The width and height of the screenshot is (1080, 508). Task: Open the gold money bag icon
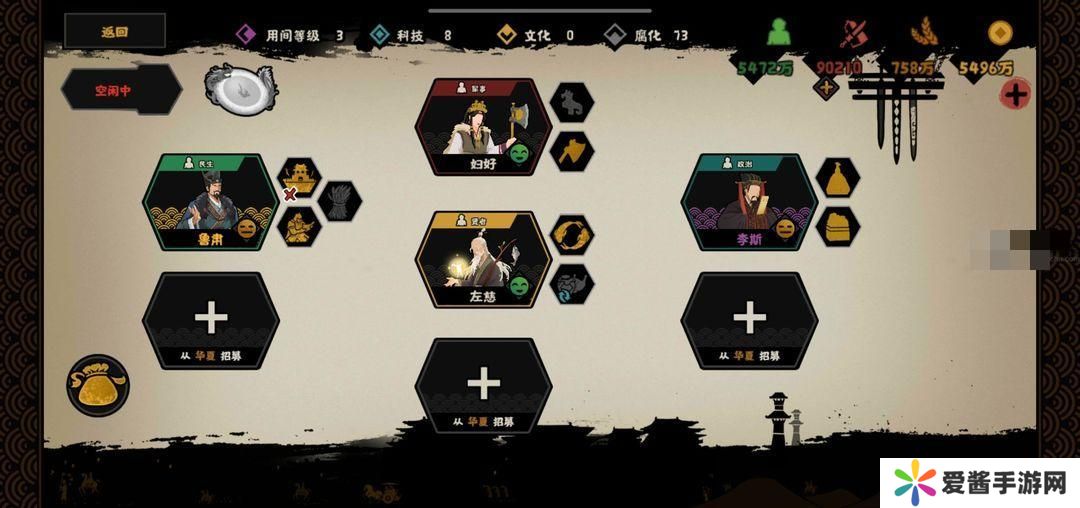[x=98, y=386]
